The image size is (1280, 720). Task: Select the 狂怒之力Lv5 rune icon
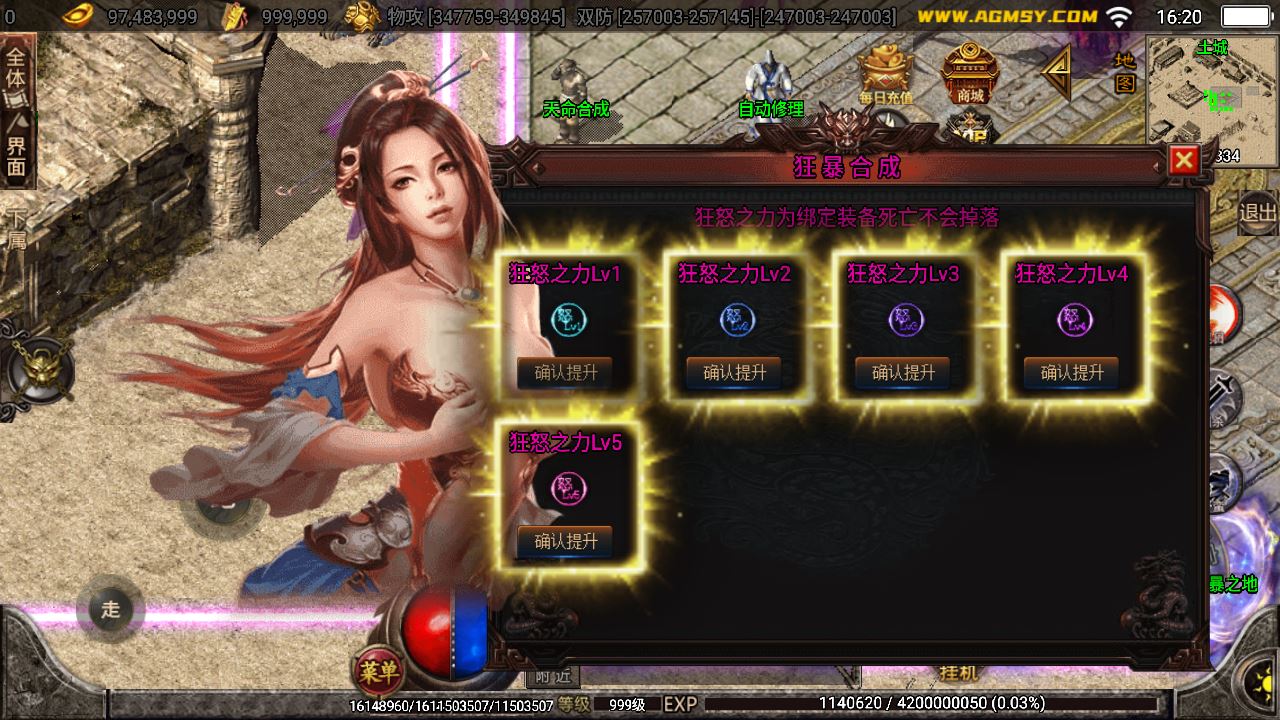pyautogui.click(x=569, y=489)
